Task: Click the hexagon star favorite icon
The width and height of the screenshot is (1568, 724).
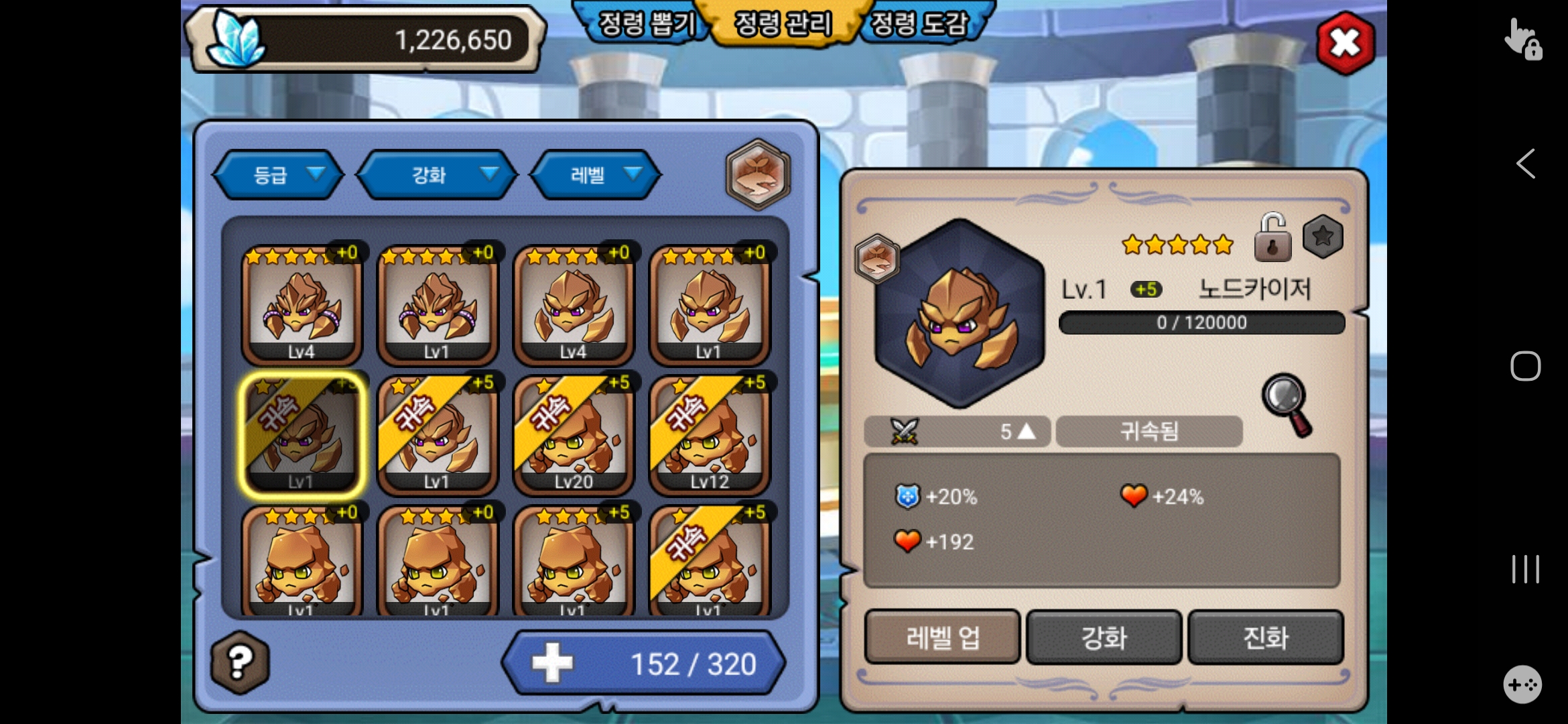Action: pyautogui.click(x=1323, y=237)
